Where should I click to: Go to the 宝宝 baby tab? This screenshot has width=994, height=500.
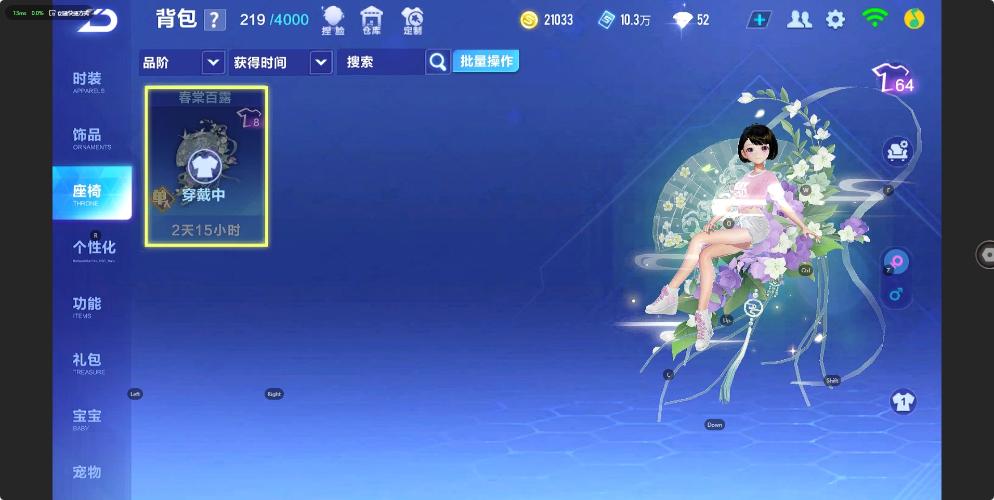click(88, 417)
